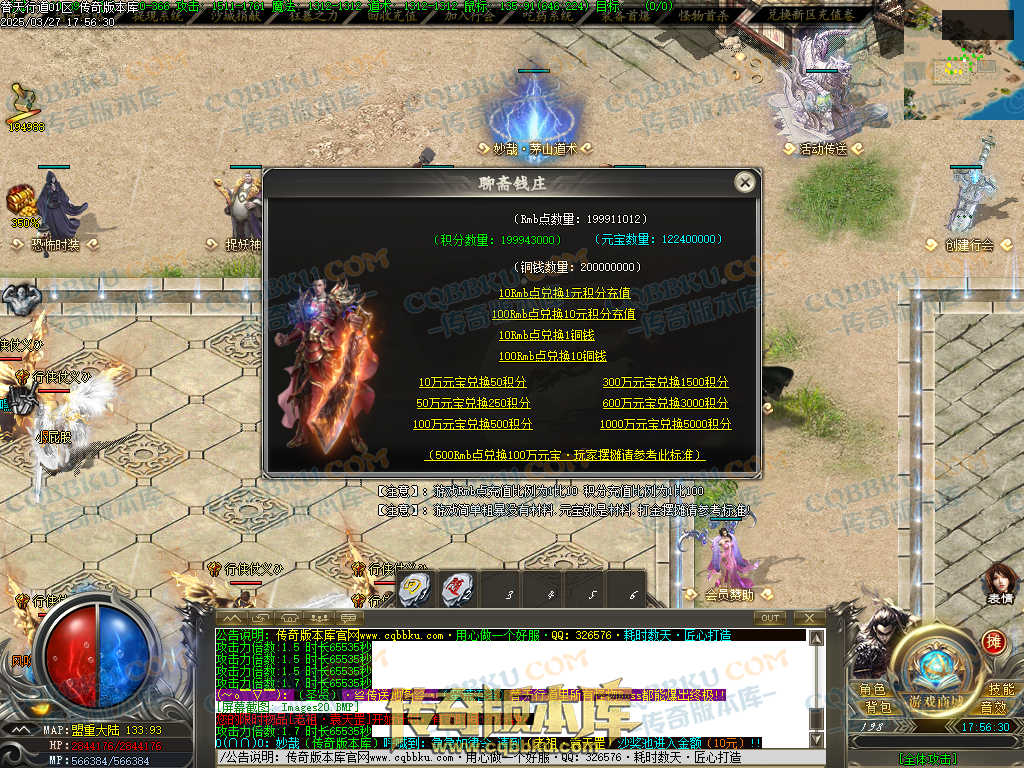
Task: Close the 聊斋钱庄 exchange window
Action: click(744, 182)
